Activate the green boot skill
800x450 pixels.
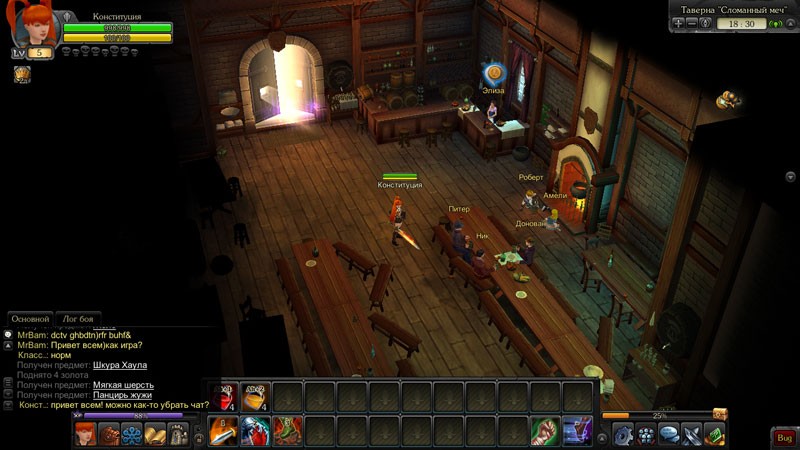pyautogui.click(x=288, y=431)
